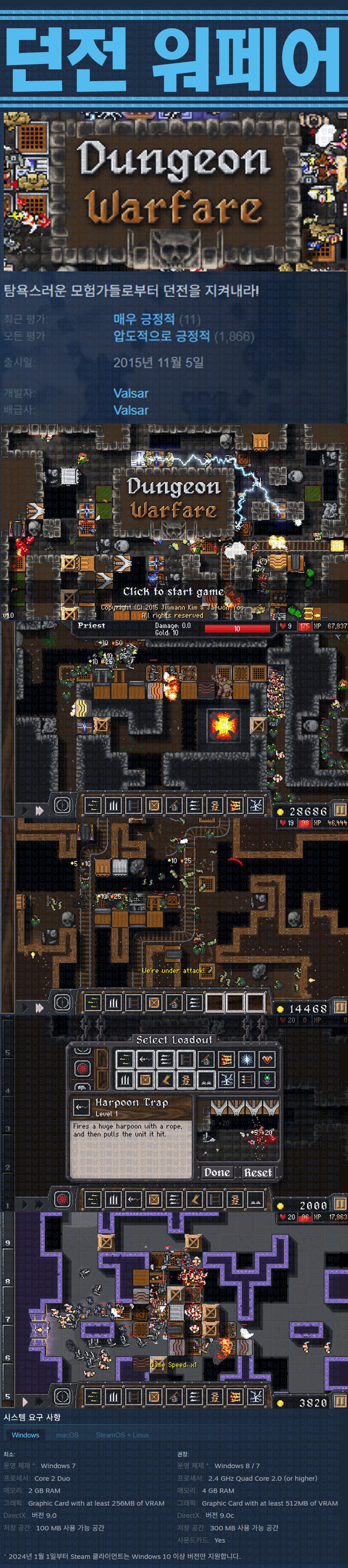The image size is (348, 1568).
Task: View the 매우 긍정적 recent reviews
Action: (x=144, y=319)
